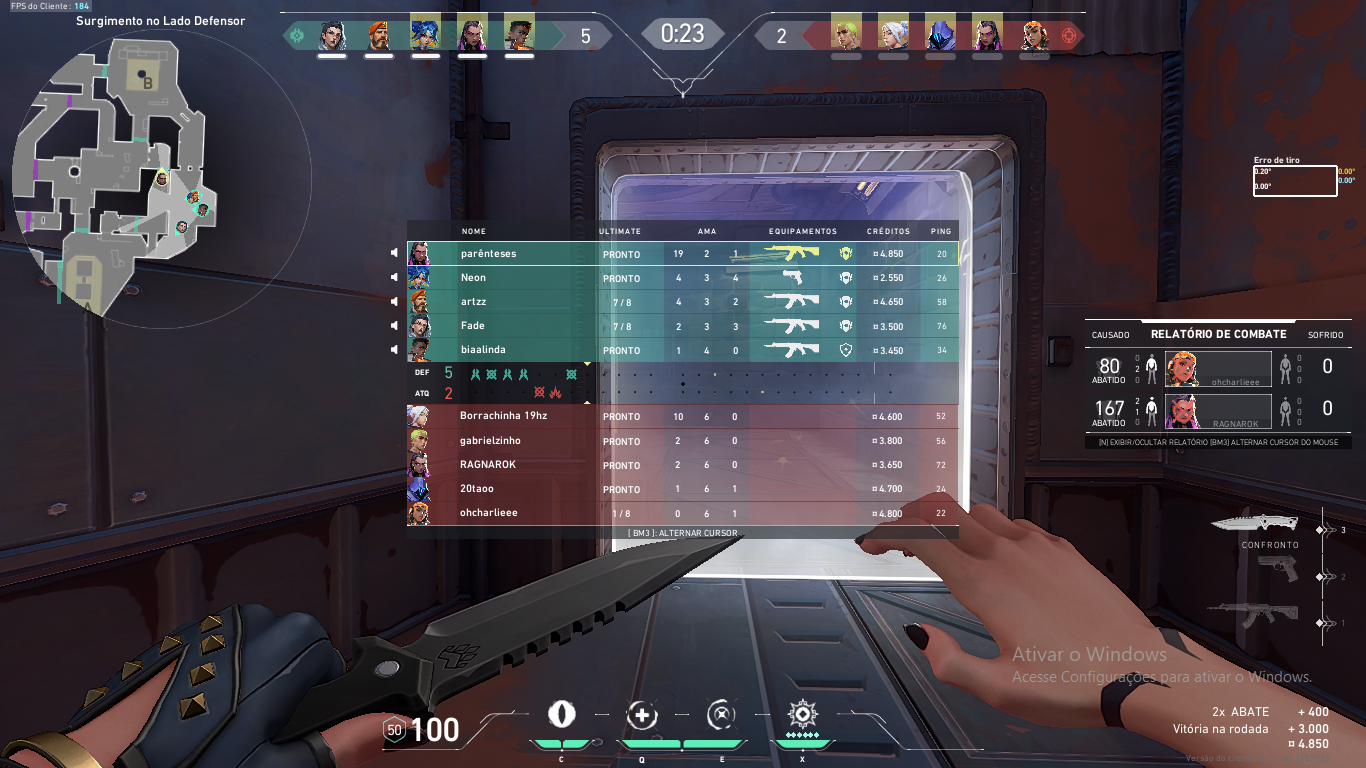1366x768 pixels.
Task: Toggle the speaker icon beside Fade
Action: click(396, 326)
